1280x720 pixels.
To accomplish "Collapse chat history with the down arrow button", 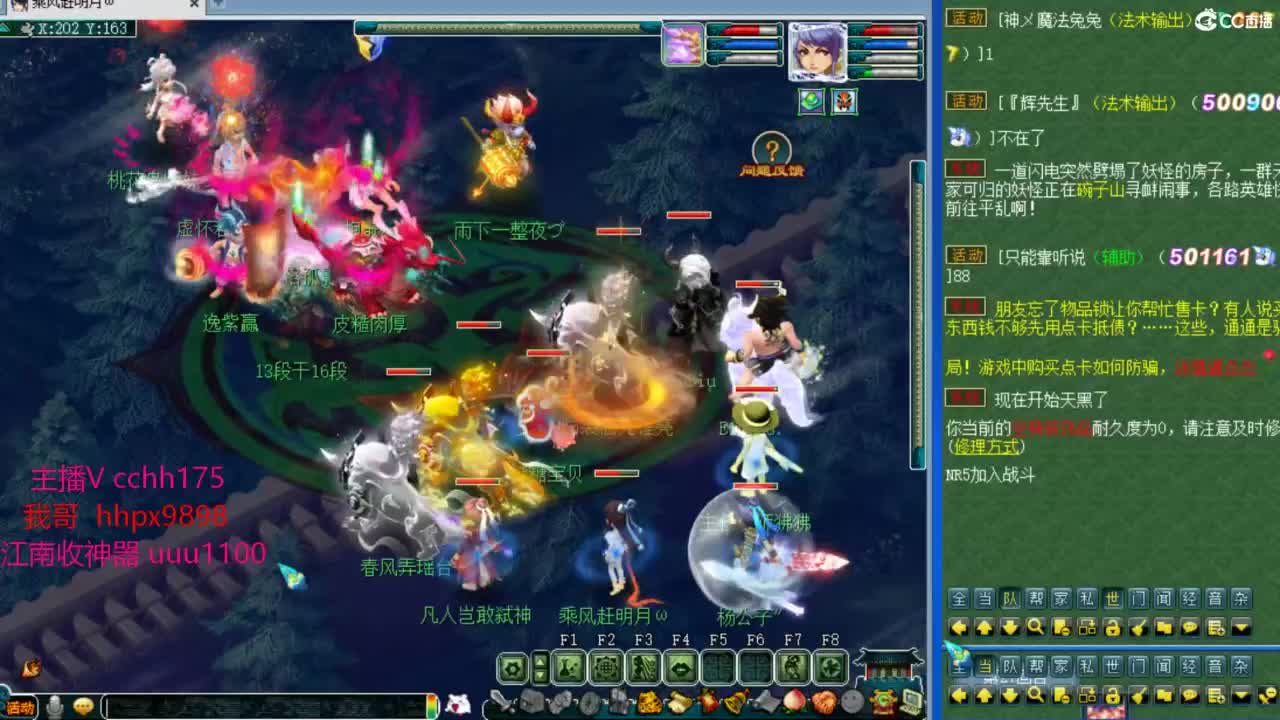I will pyautogui.click(x=1010, y=627).
